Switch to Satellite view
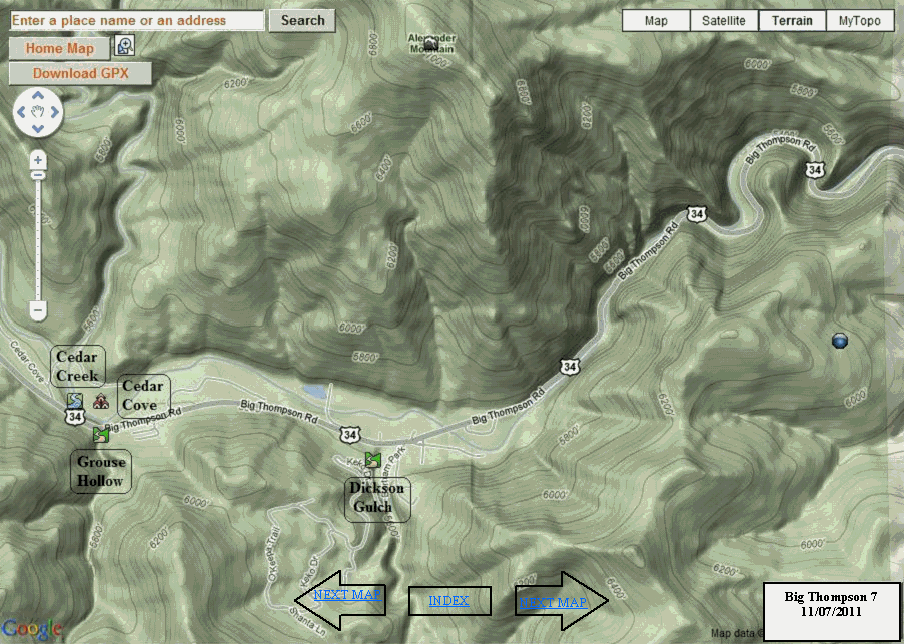Viewport: 904px width, 644px height. tap(724, 21)
